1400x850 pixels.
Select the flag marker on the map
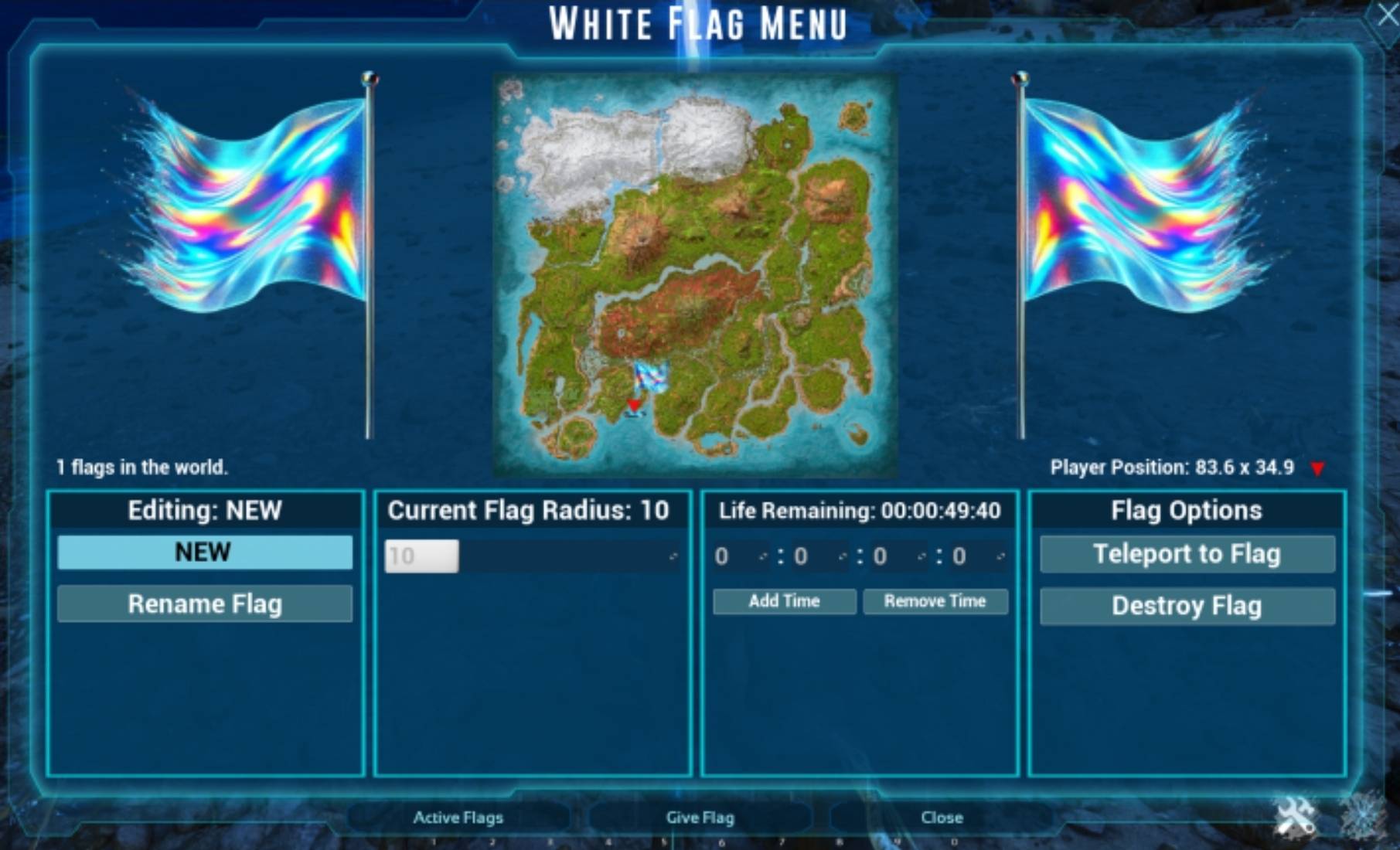pos(650,376)
